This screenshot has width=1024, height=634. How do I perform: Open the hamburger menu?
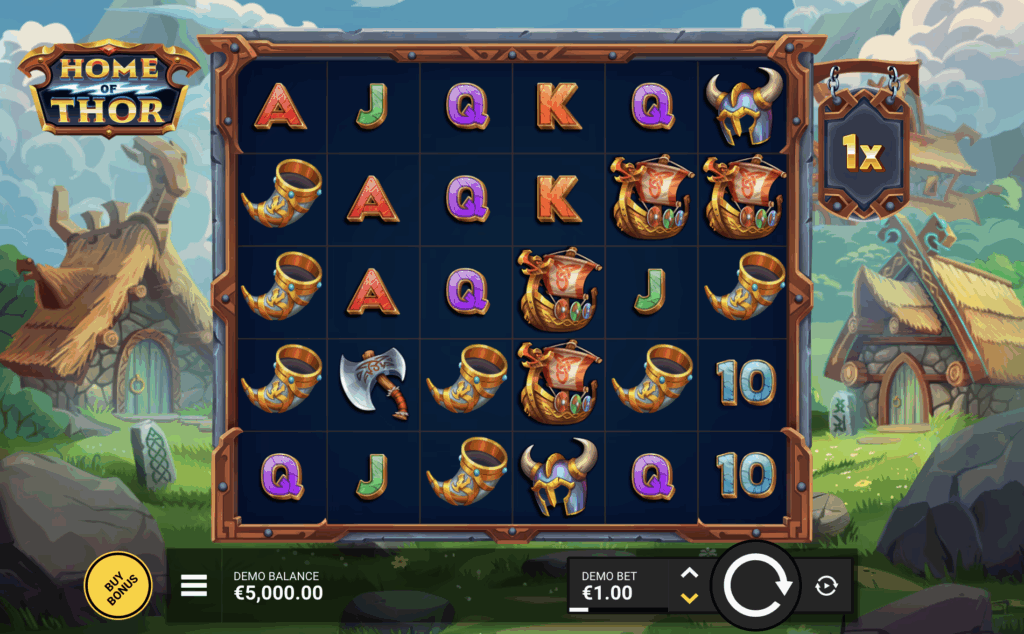[194, 585]
